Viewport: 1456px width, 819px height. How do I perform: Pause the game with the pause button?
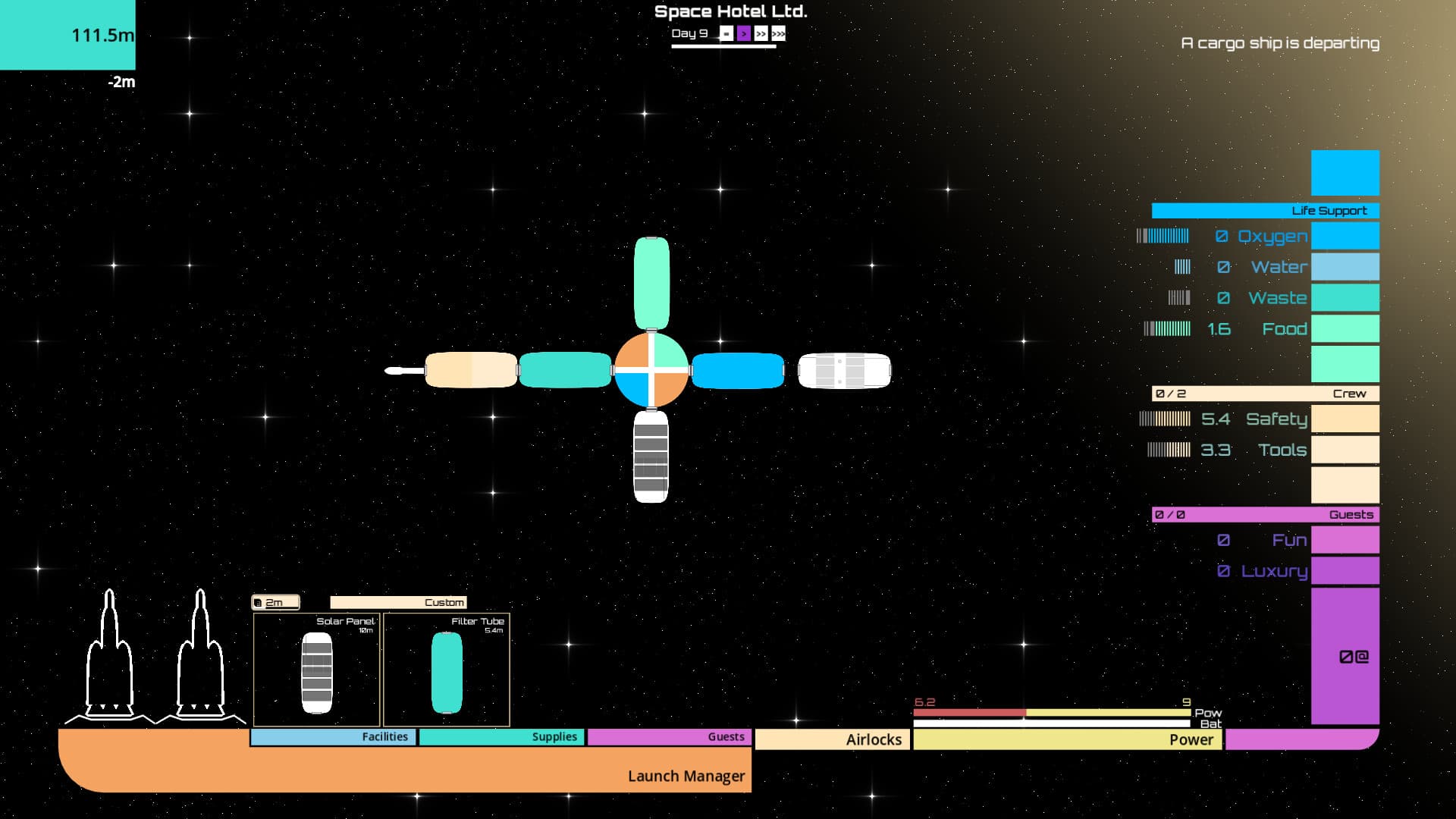(726, 33)
